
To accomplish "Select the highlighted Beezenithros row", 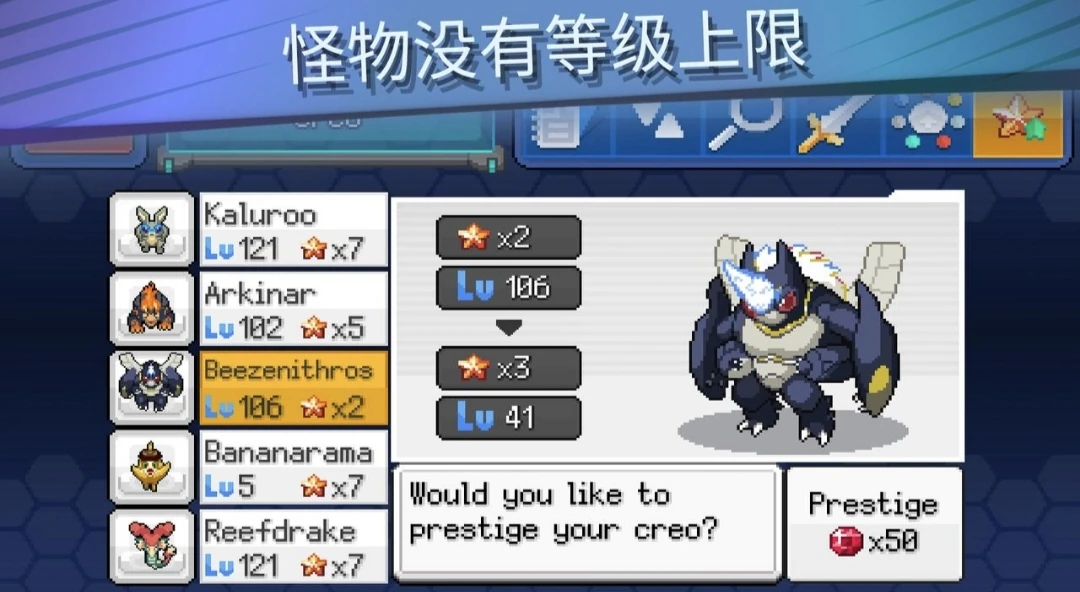I will (x=293, y=388).
